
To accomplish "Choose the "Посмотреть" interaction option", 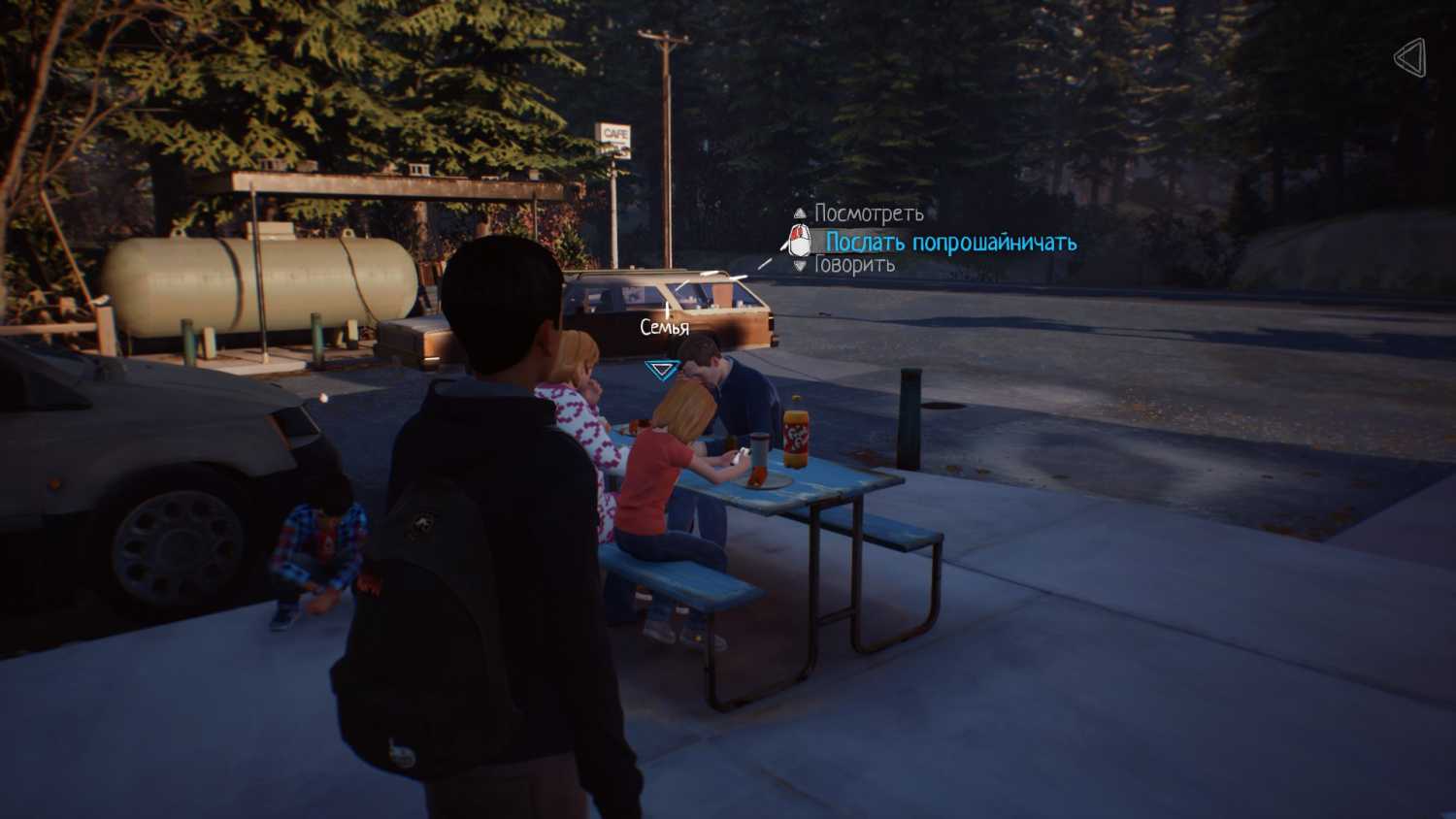I will point(868,213).
